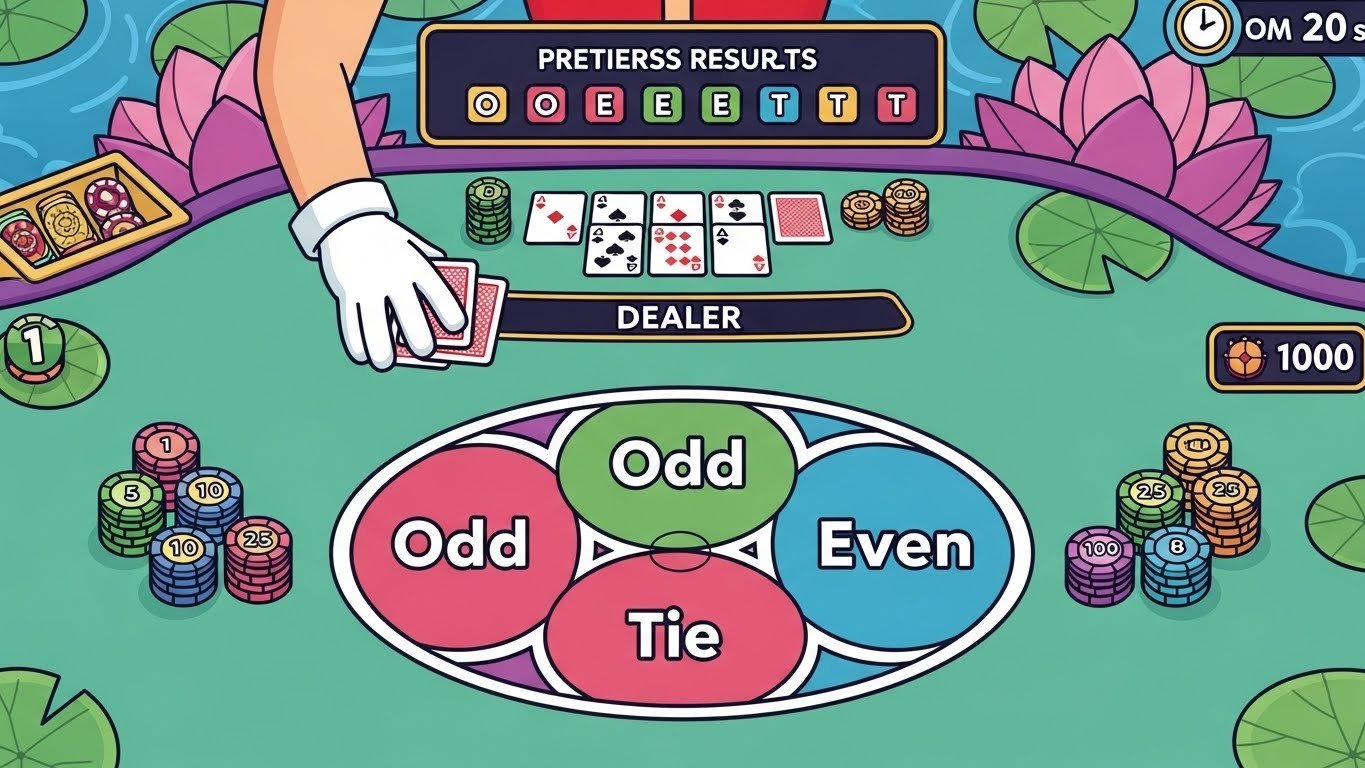Select the Tie betting area
The image size is (1365, 768).
pyautogui.click(x=677, y=632)
